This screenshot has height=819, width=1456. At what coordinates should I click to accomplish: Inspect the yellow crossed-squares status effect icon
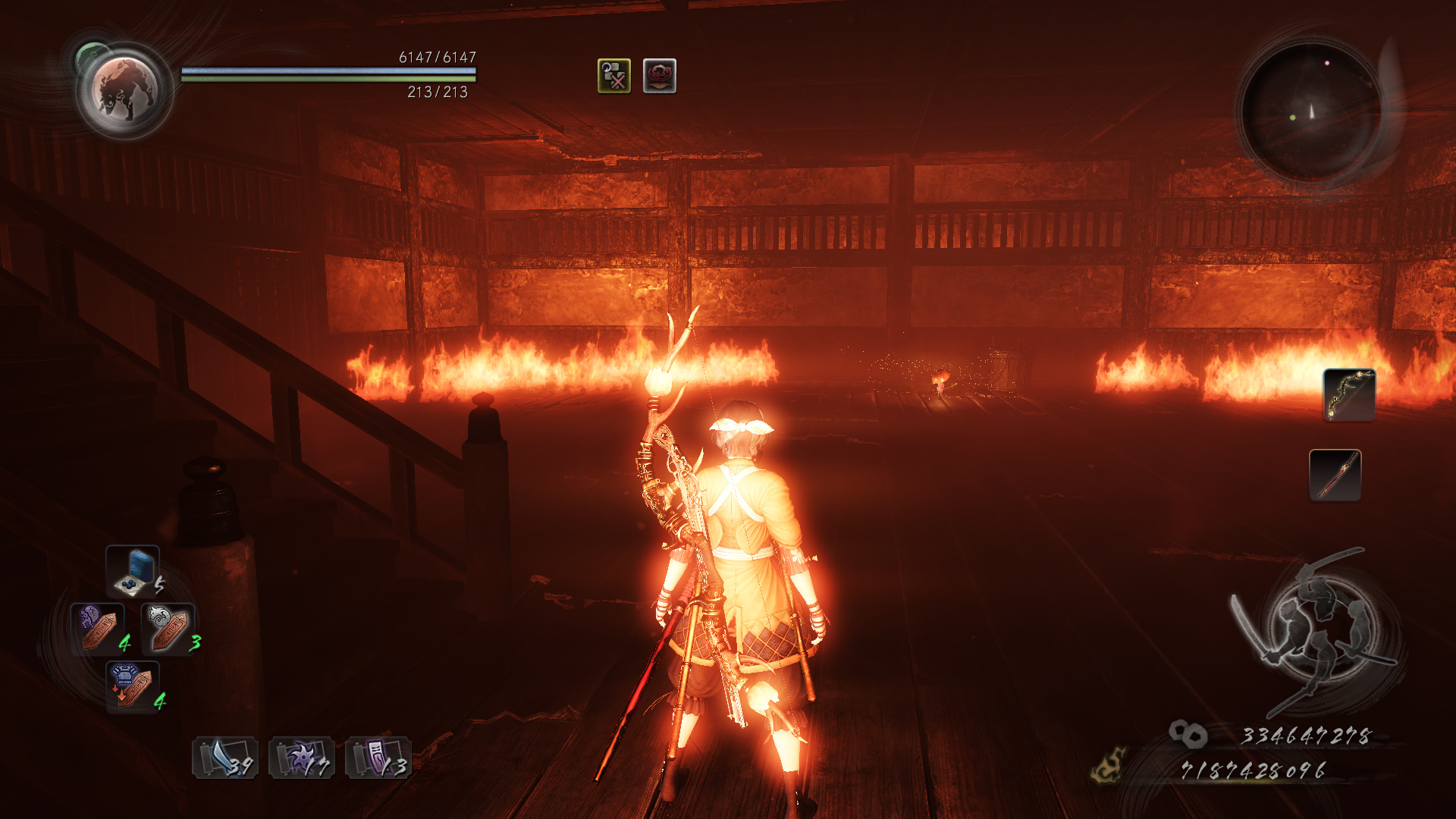pyautogui.click(x=613, y=76)
